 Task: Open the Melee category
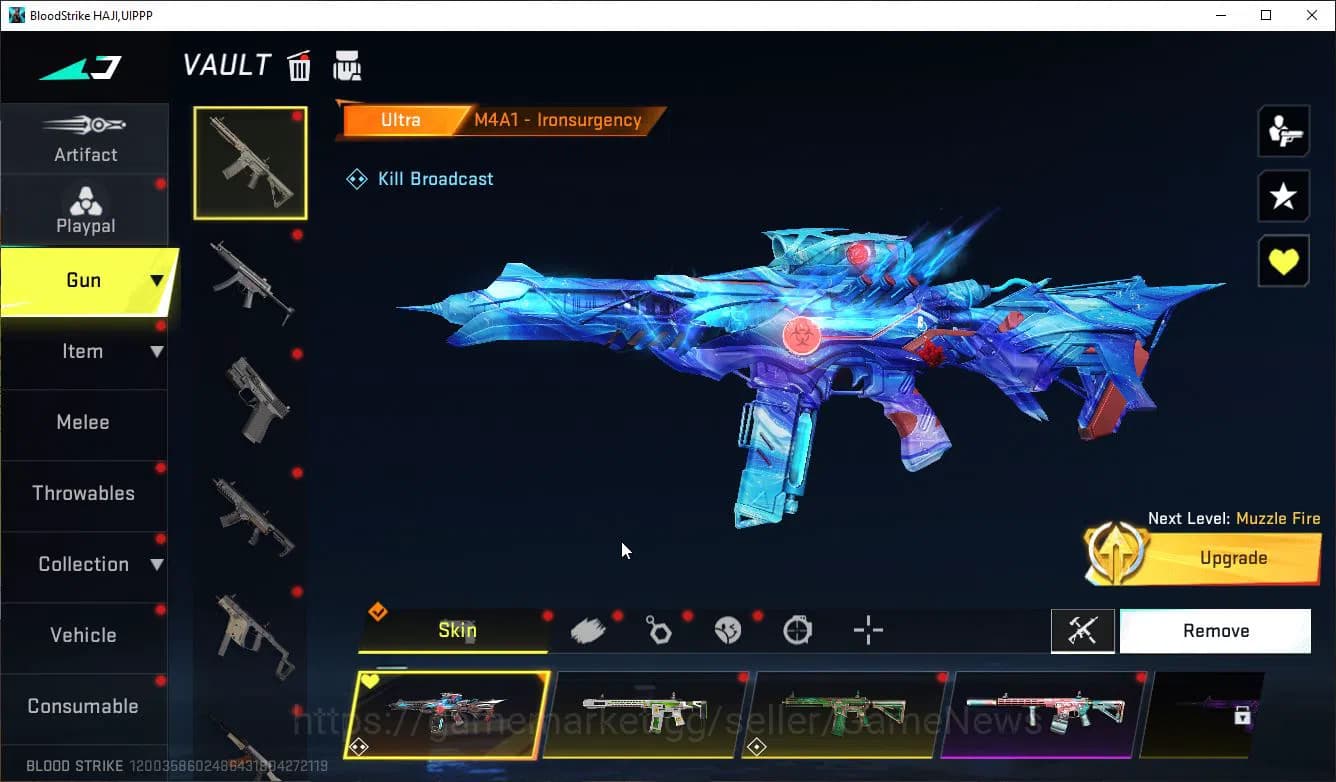pos(83,422)
